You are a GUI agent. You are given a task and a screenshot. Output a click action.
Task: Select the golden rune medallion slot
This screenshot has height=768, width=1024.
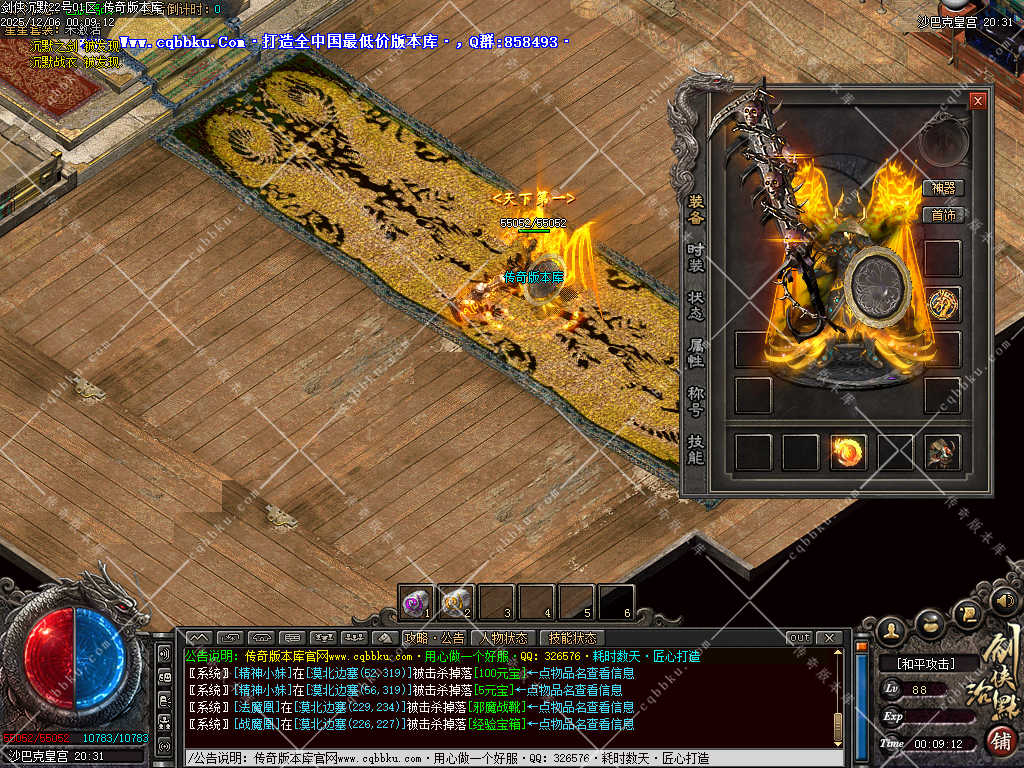pyautogui.click(x=942, y=304)
